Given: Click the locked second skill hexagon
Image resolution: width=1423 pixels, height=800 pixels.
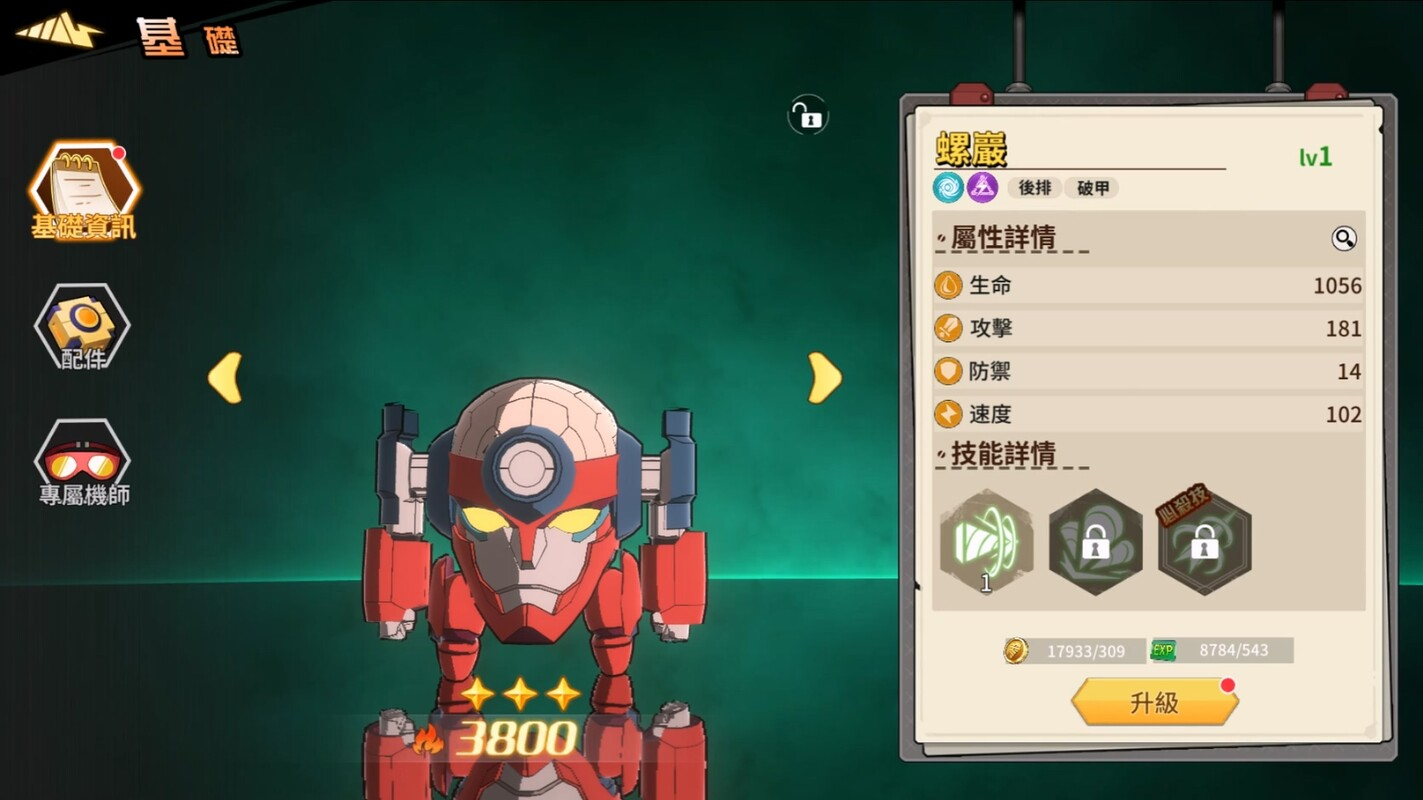Looking at the screenshot, I should [x=1094, y=540].
